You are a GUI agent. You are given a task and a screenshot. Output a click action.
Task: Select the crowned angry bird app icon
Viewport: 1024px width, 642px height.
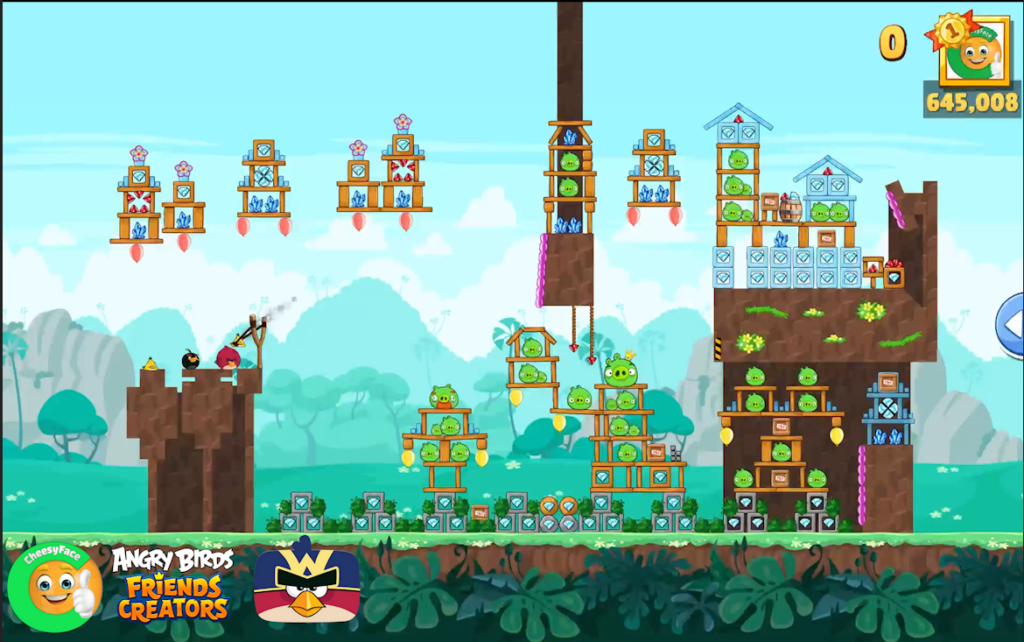click(x=306, y=584)
